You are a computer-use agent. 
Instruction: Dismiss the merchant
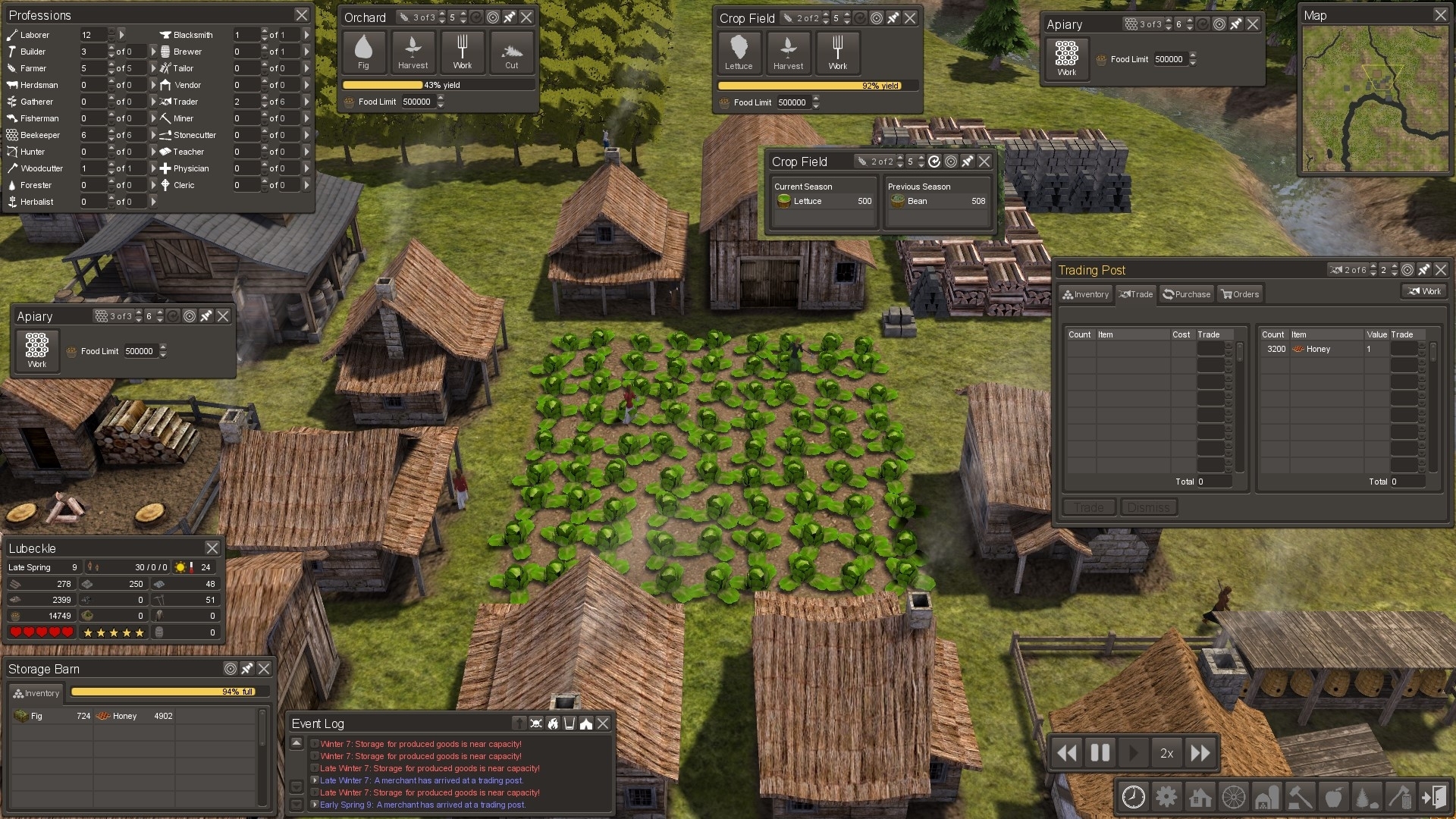pos(1148,507)
